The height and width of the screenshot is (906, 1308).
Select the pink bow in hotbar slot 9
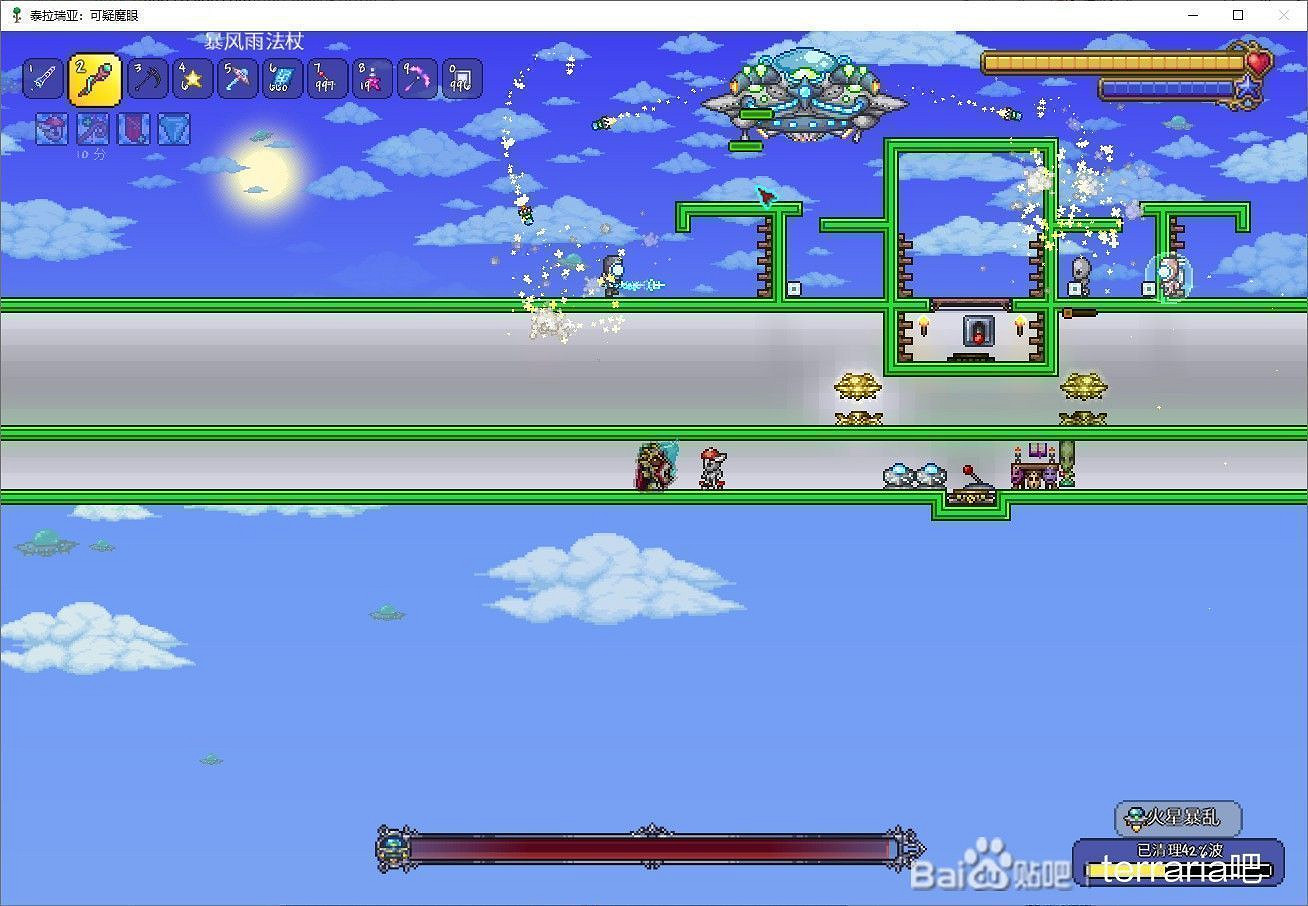(x=417, y=78)
